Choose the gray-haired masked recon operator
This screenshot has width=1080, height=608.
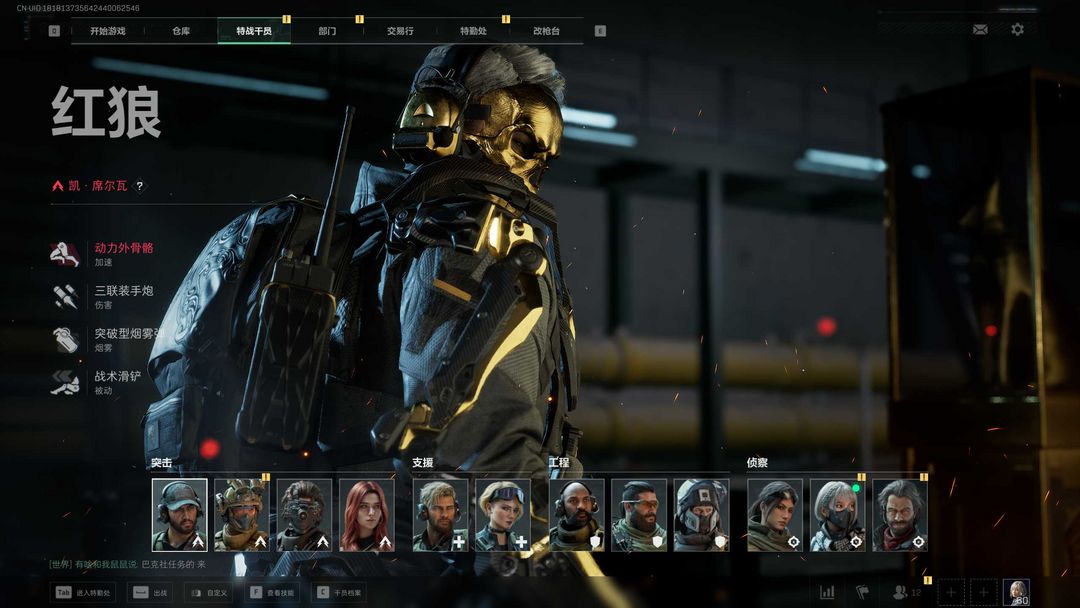click(x=837, y=515)
